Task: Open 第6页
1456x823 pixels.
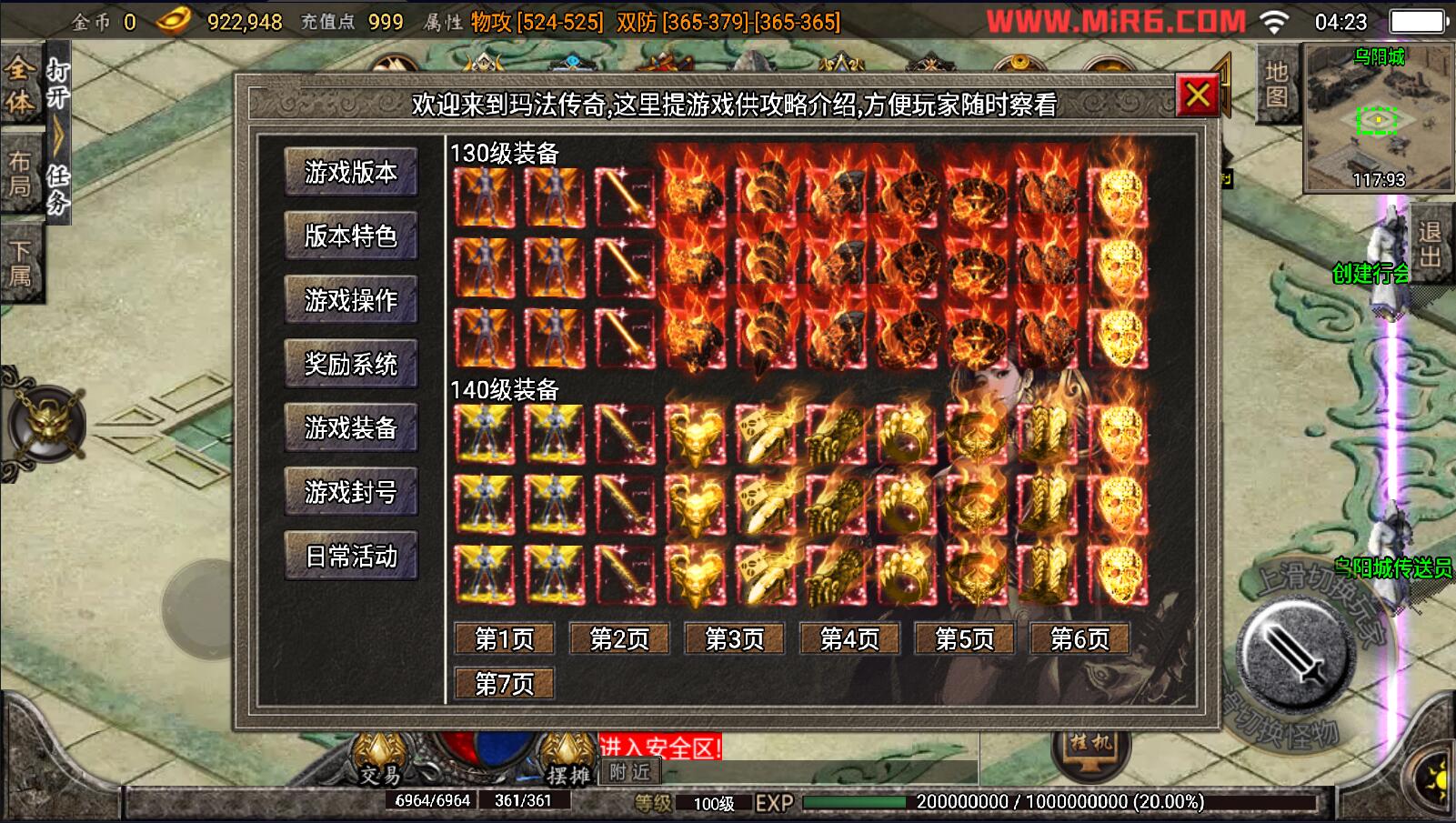Action: tap(1079, 639)
